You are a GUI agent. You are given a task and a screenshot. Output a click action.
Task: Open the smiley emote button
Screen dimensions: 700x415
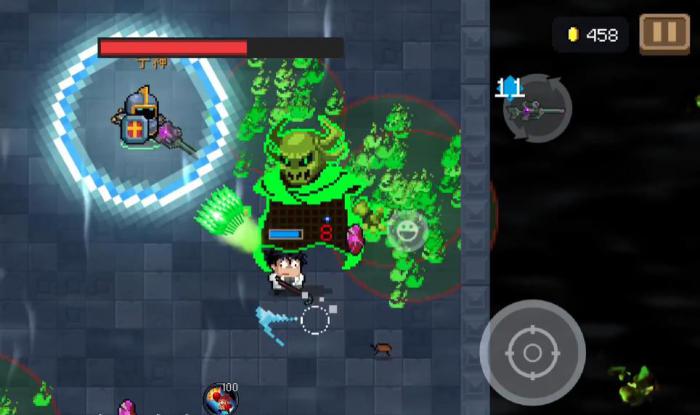point(406,231)
